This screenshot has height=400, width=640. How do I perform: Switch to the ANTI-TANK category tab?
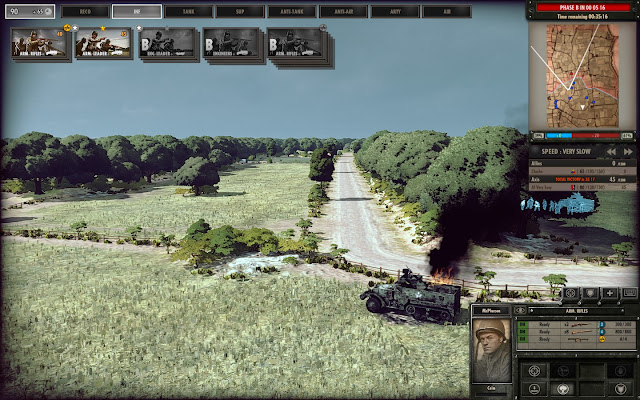tap(291, 12)
